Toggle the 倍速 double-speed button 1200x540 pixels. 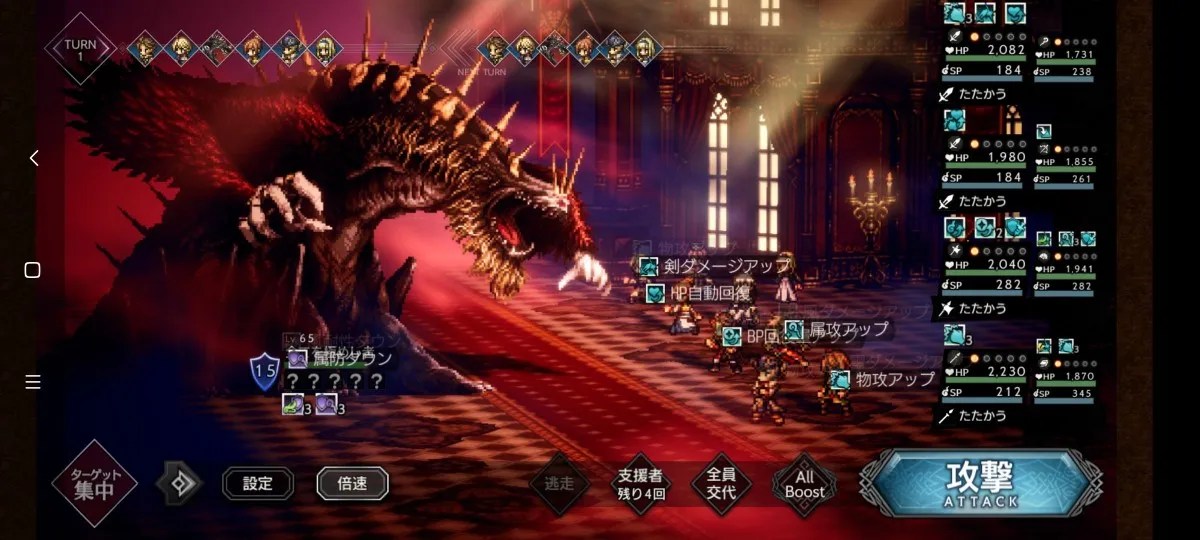pos(352,484)
